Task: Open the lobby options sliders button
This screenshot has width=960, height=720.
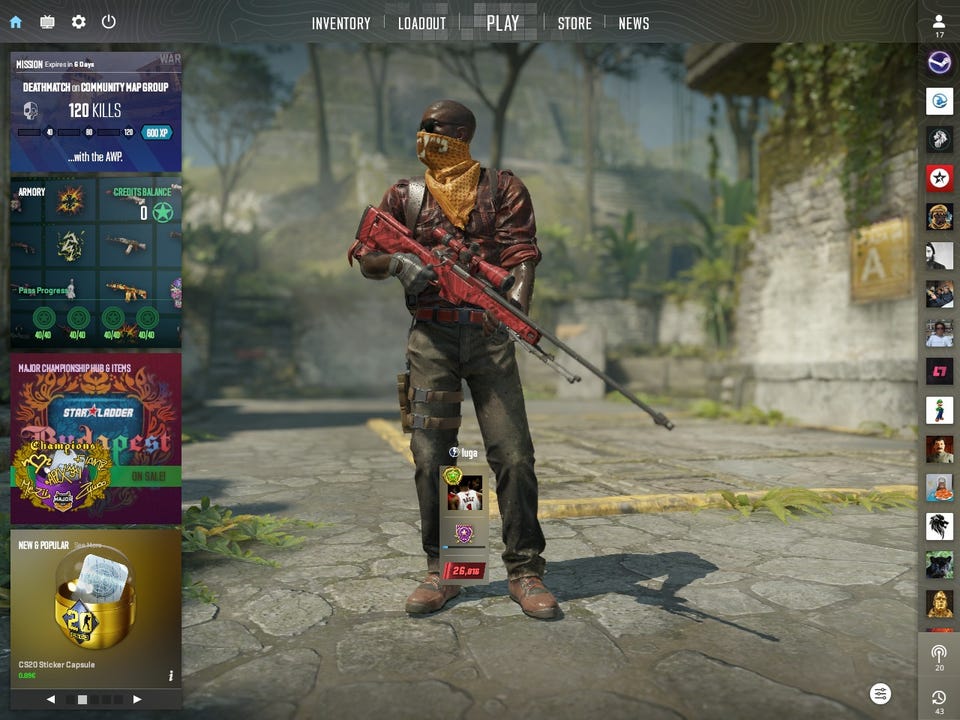Action: (x=880, y=693)
